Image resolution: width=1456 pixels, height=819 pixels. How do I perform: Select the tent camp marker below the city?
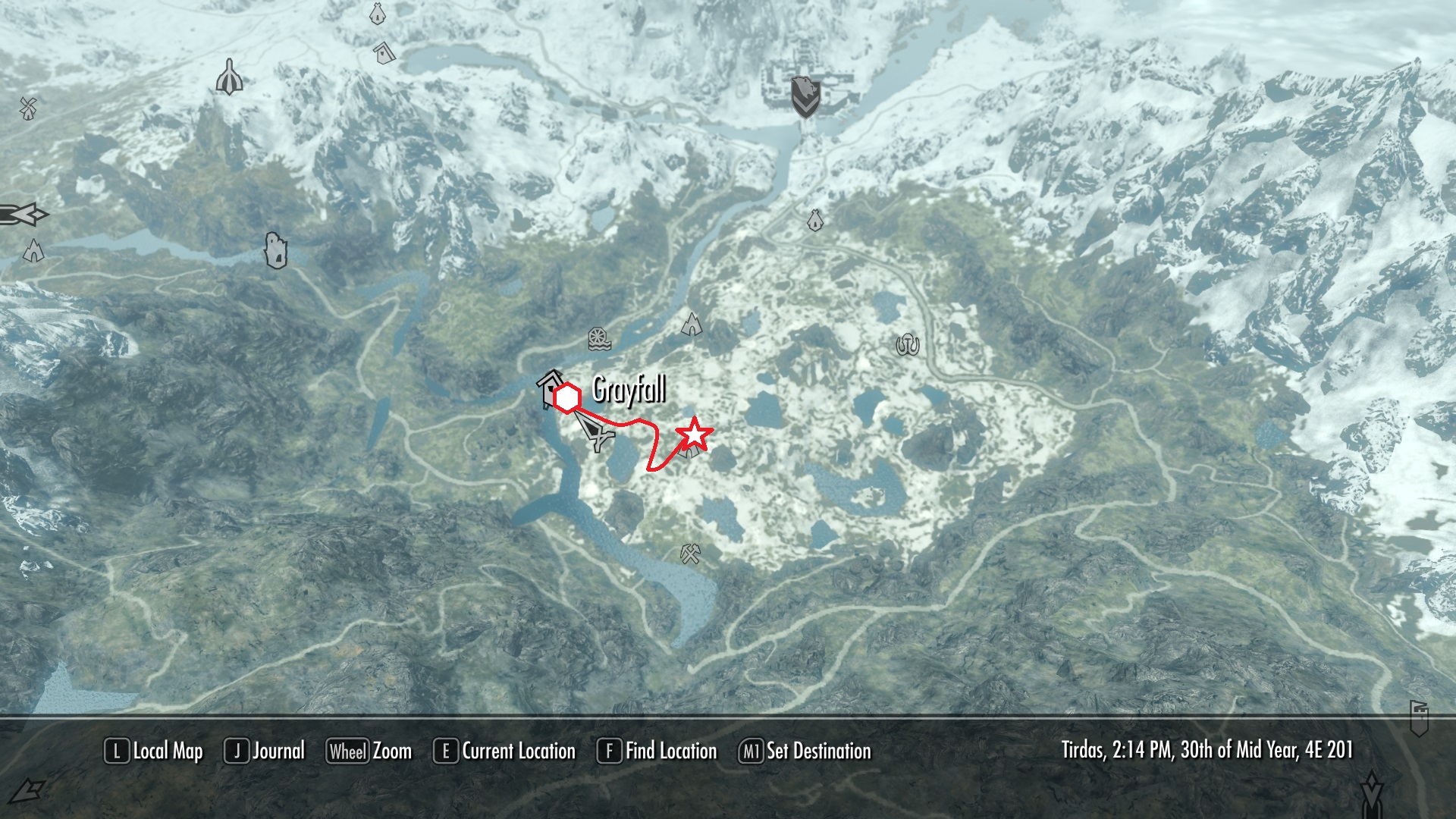coord(815,220)
